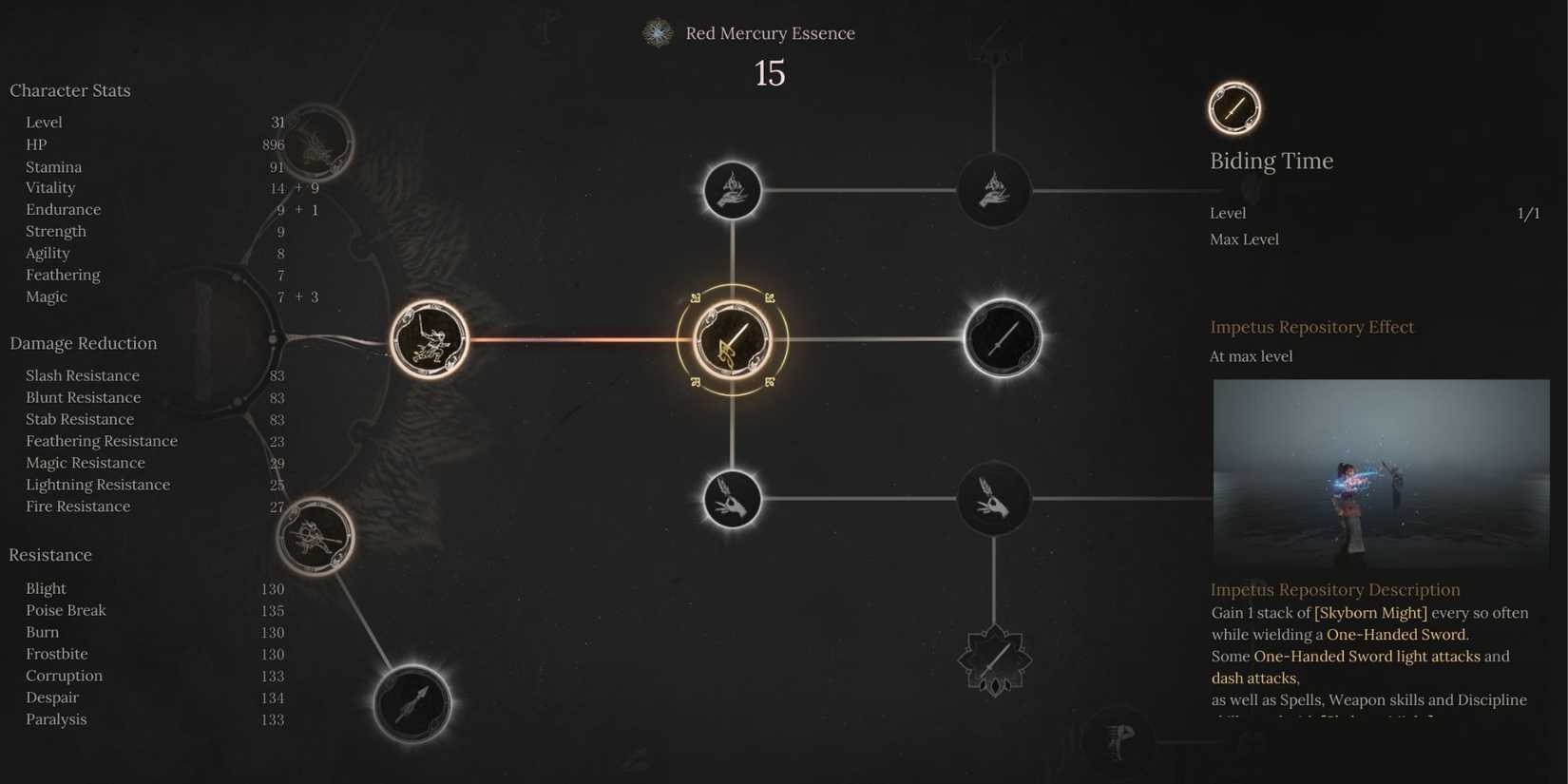Click the lower-right feather-hand skill node
1568x784 pixels.
(993, 498)
